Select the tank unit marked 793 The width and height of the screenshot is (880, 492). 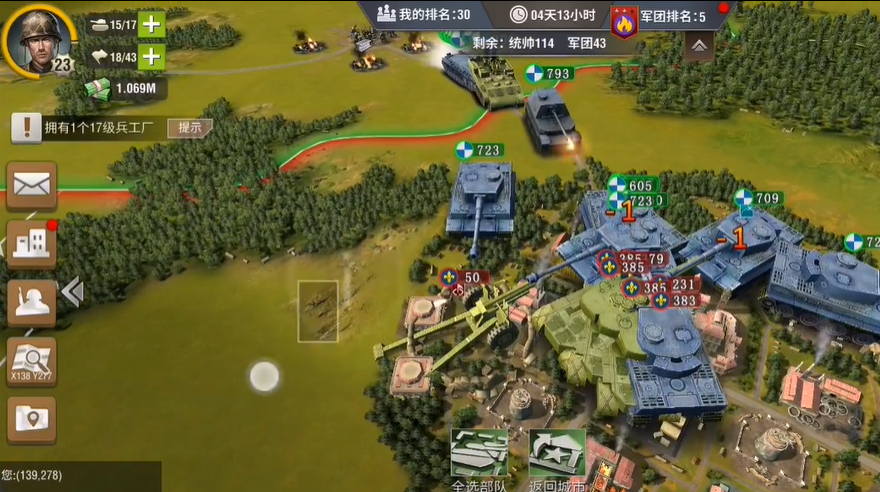click(549, 118)
